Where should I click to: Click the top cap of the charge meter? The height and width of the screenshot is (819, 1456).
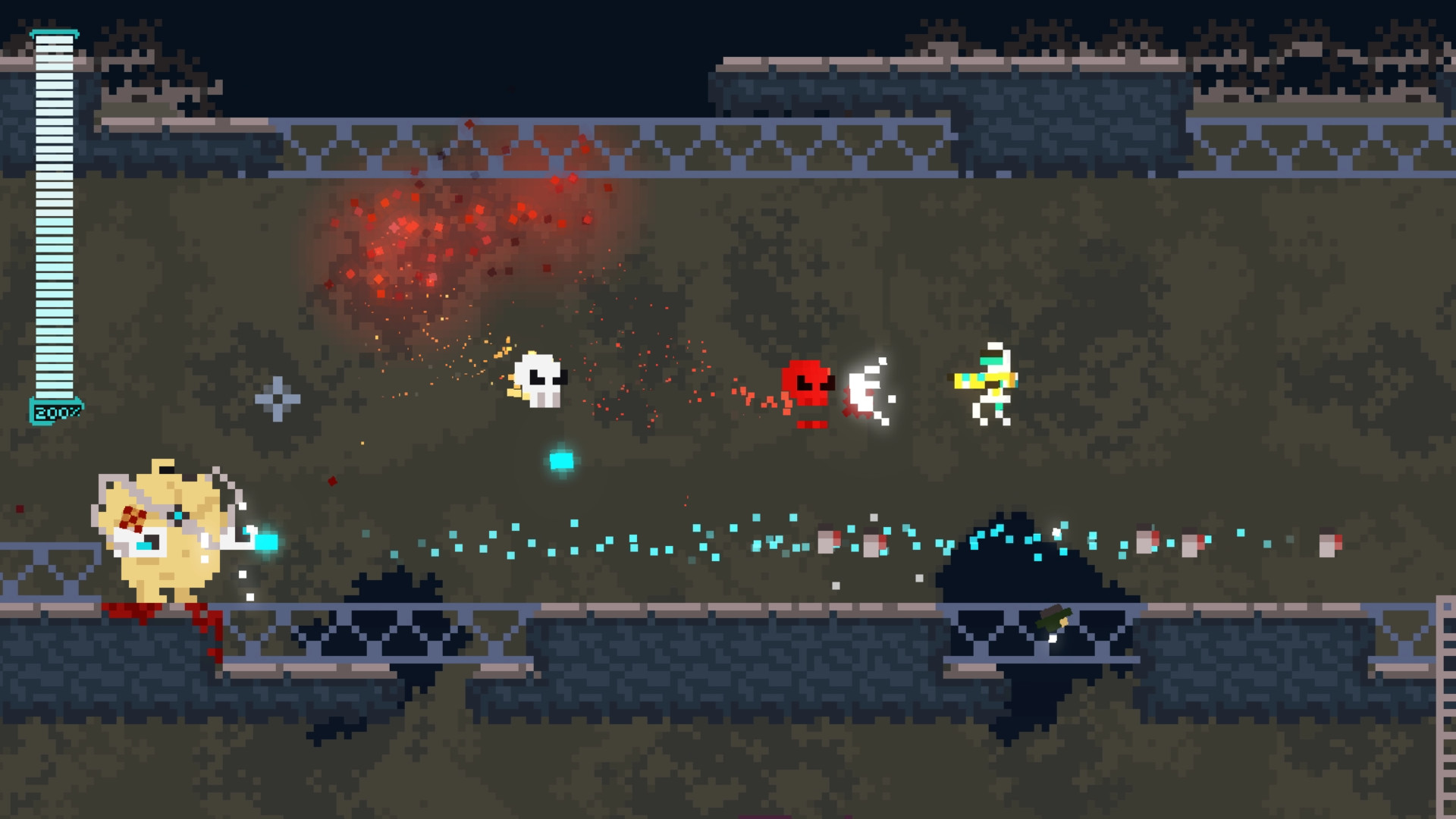coord(55,34)
